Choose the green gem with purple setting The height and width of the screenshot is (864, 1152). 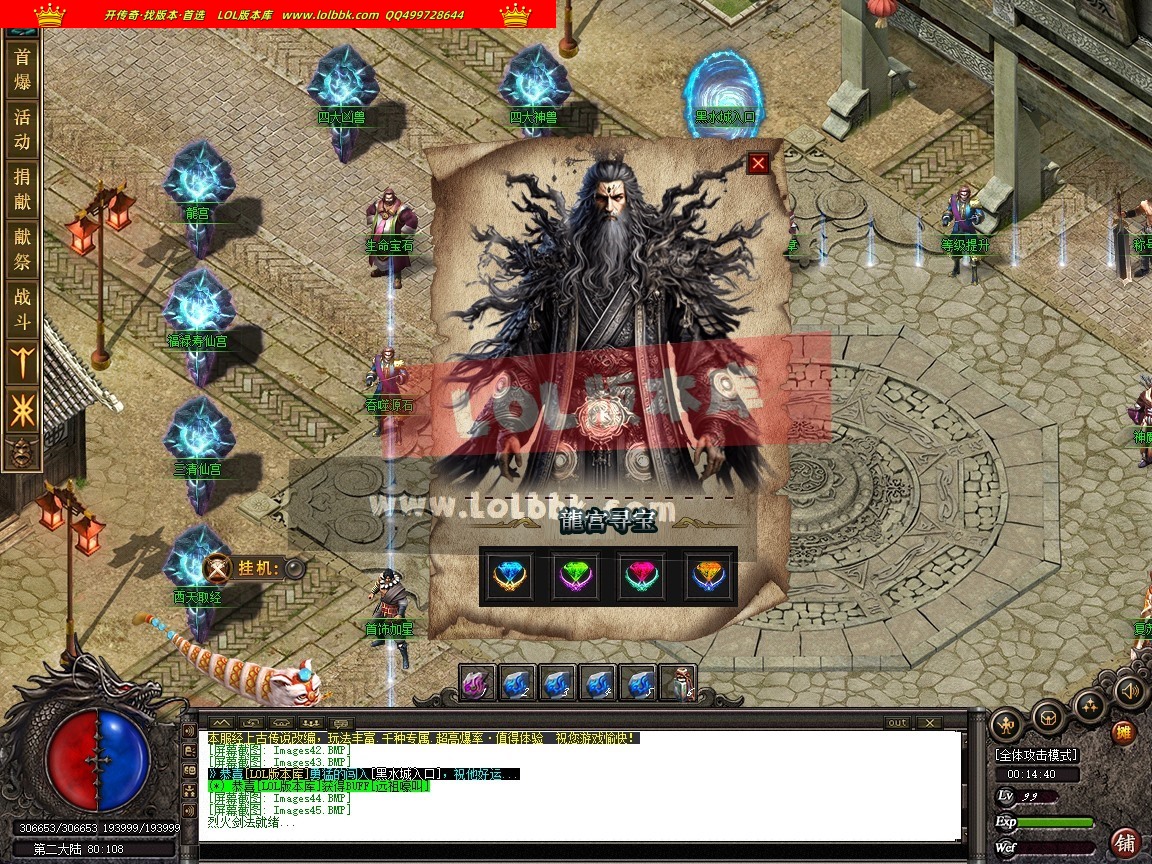pos(576,576)
